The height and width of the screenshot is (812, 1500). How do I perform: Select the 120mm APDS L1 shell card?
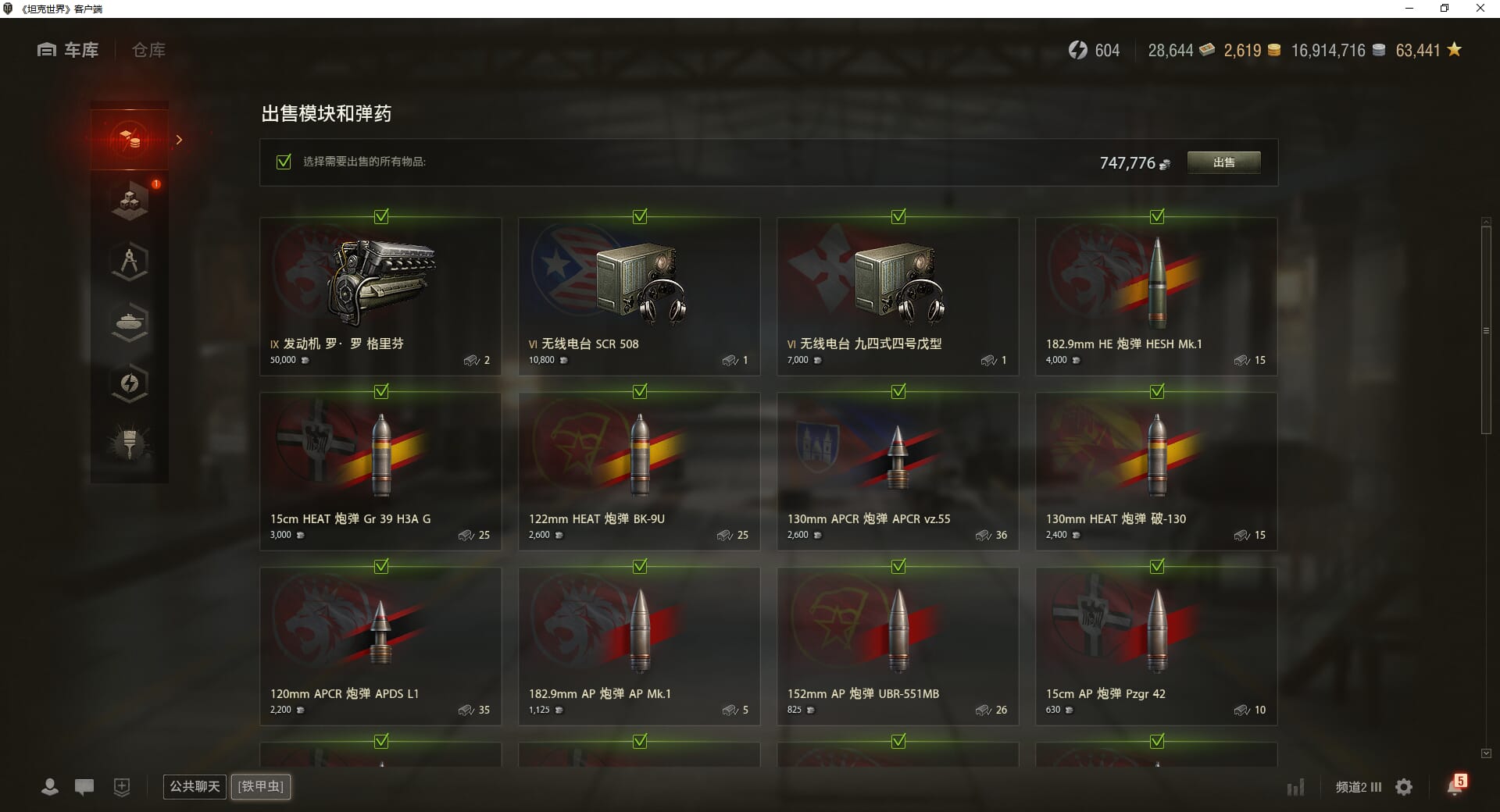click(380, 646)
